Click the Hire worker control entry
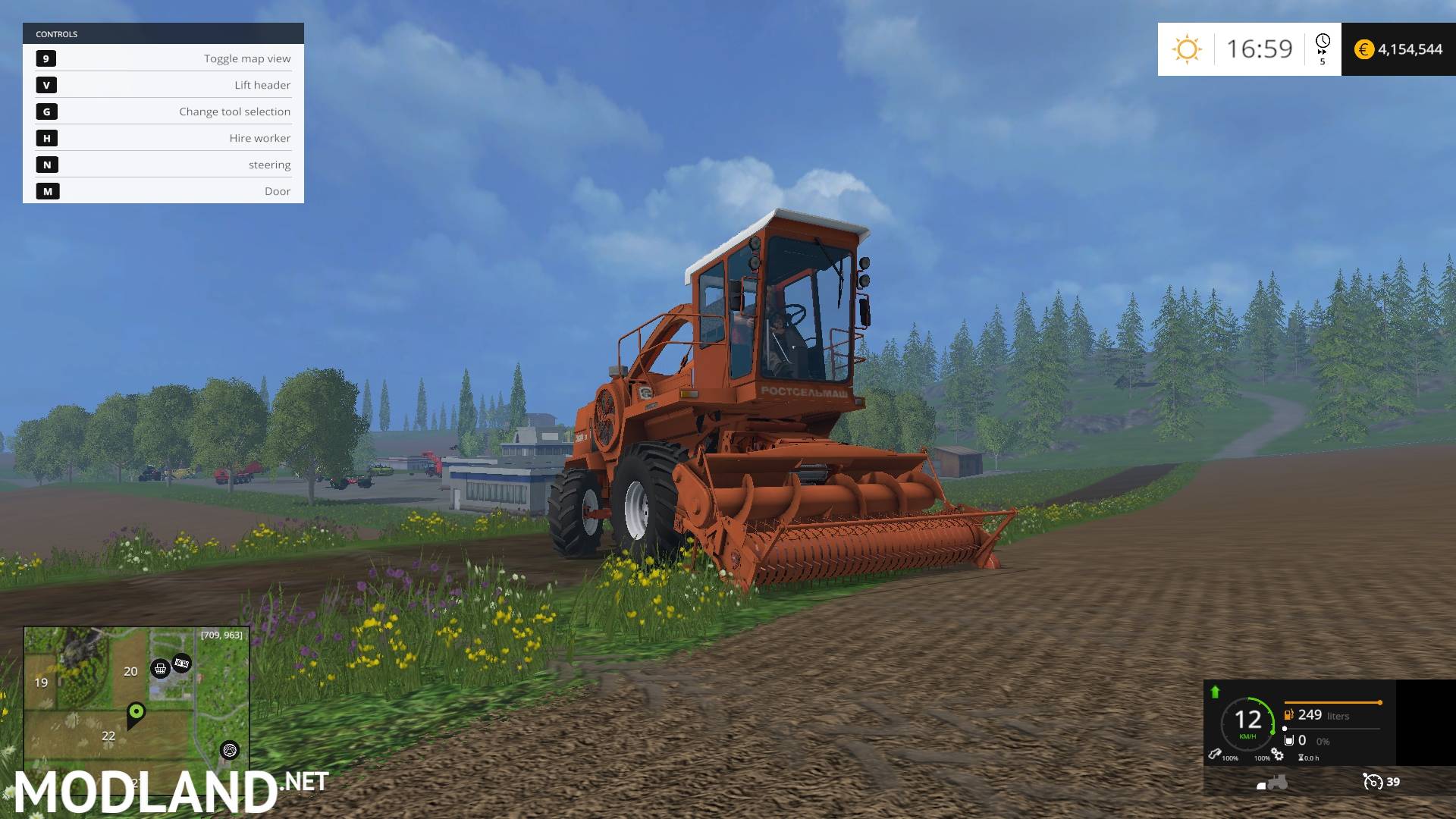The width and height of the screenshot is (1456, 819). point(162,138)
